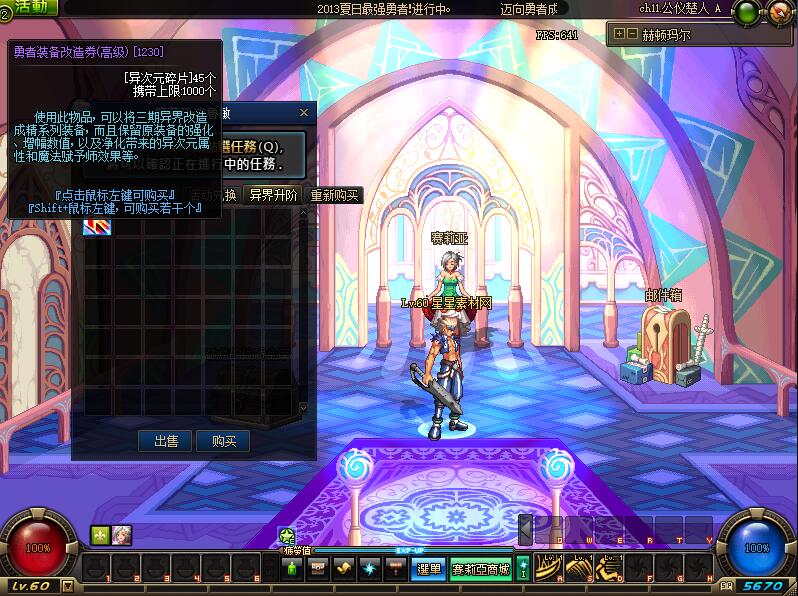Collapse the 赫顿玛尔 map with minus button
The image size is (798, 596).
click(x=632, y=34)
